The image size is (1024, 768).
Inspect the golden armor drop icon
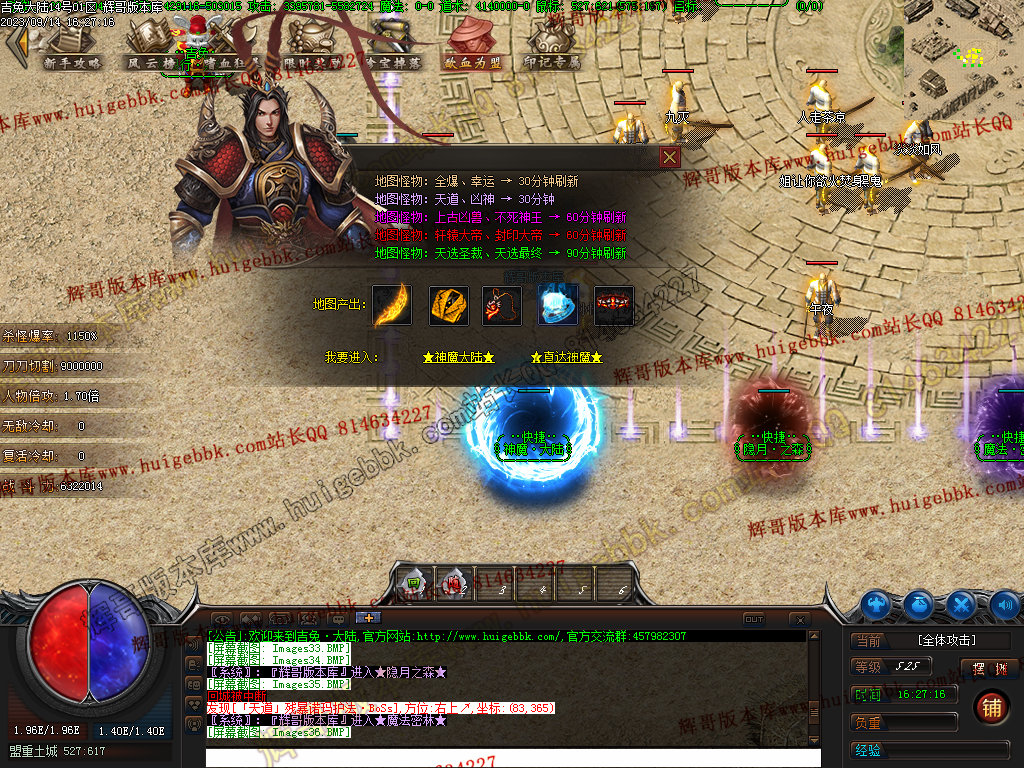449,305
